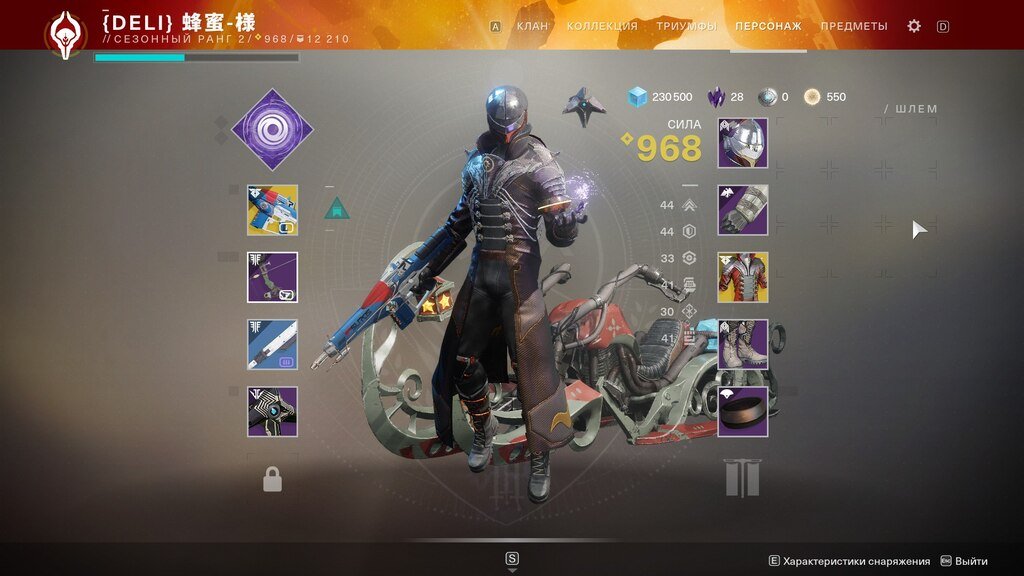
Task: Select the yellow exotic rifle weapon slot
Action: click(x=272, y=210)
